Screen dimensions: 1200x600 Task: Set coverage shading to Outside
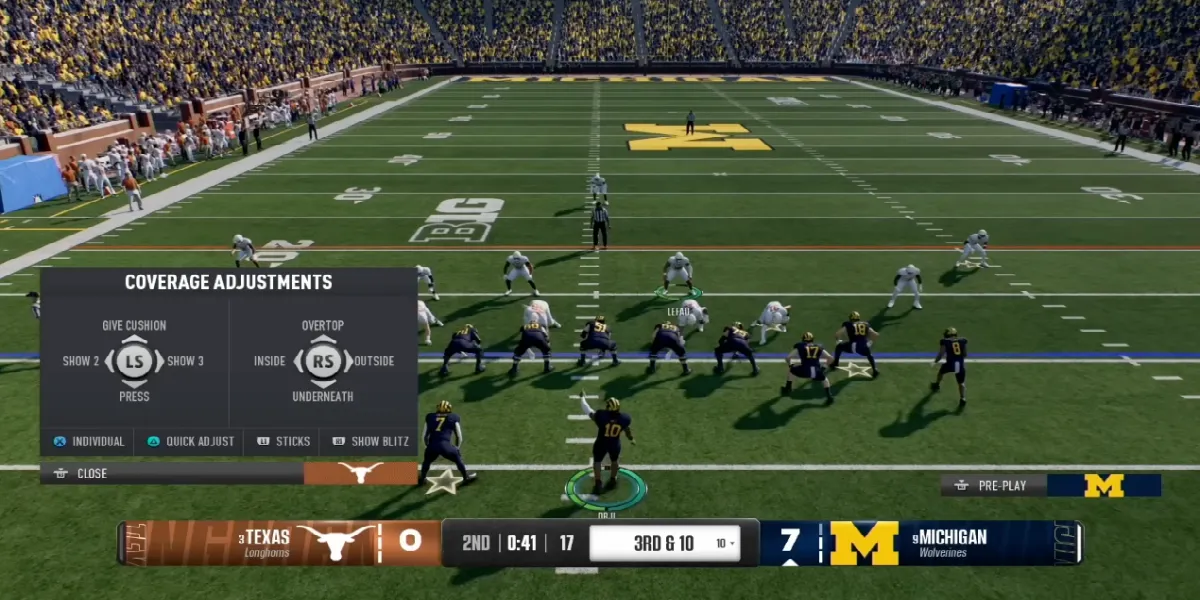(374, 361)
